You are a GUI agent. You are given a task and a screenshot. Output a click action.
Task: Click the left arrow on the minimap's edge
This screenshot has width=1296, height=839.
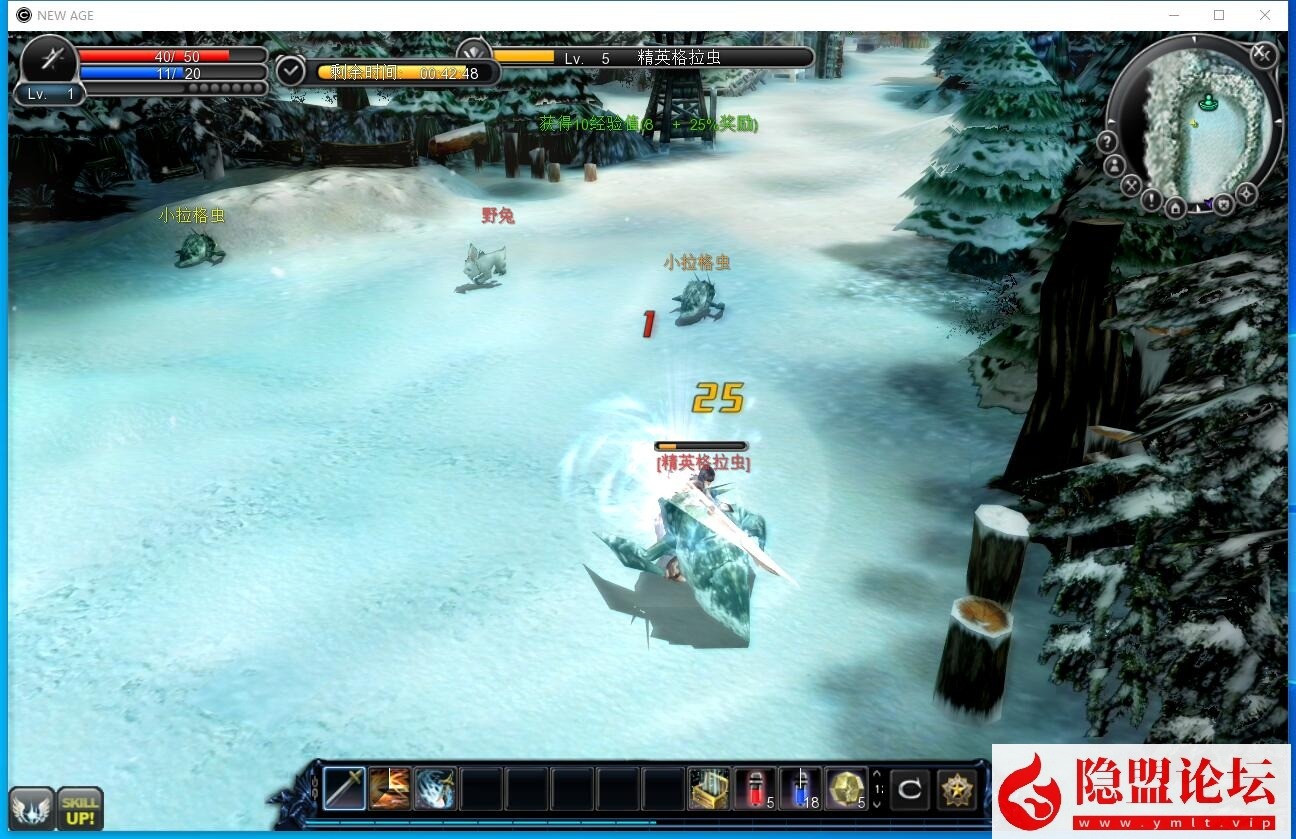coord(1110,120)
